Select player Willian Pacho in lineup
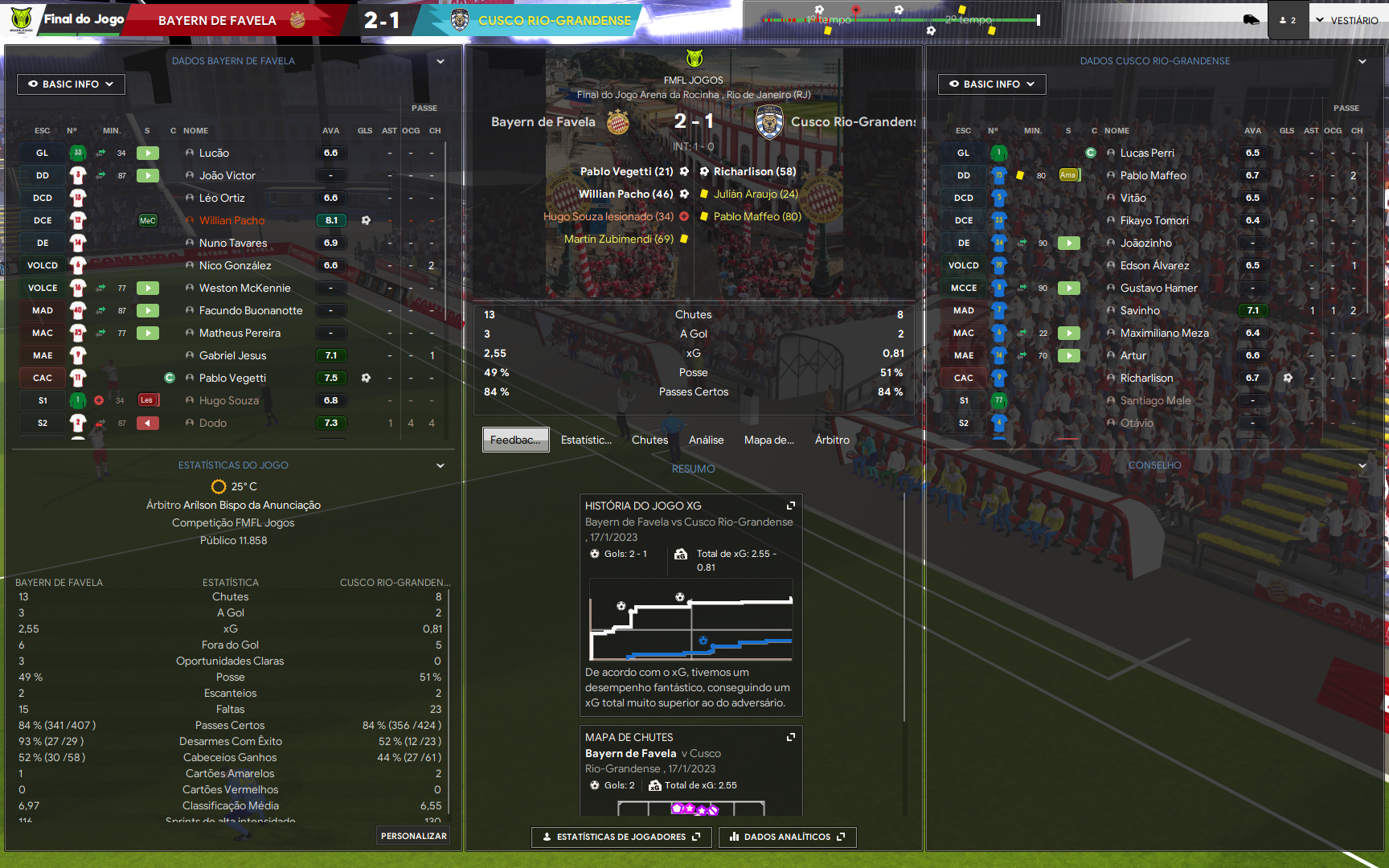Viewport: 1389px width, 868px height. [x=231, y=220]
